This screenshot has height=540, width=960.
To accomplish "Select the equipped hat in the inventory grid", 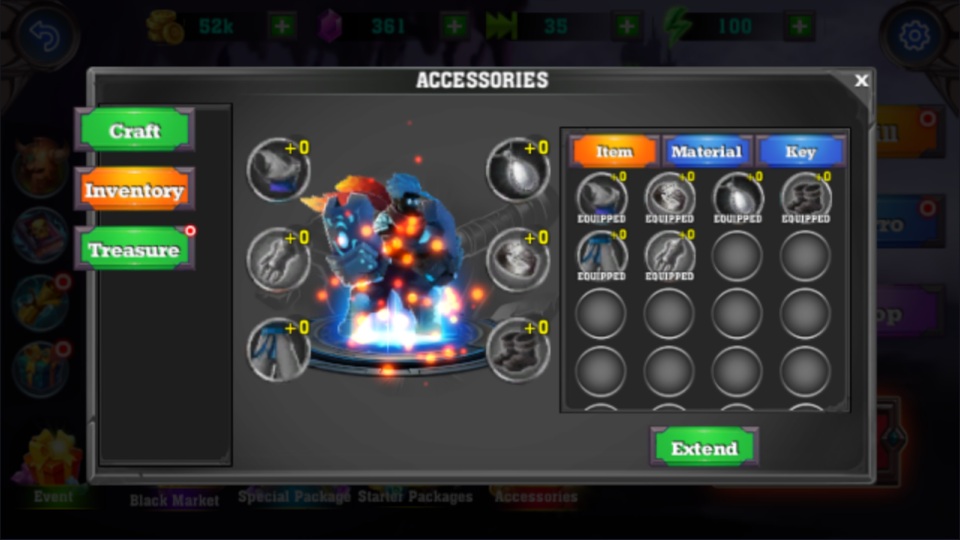I will (x=602, y=196).
